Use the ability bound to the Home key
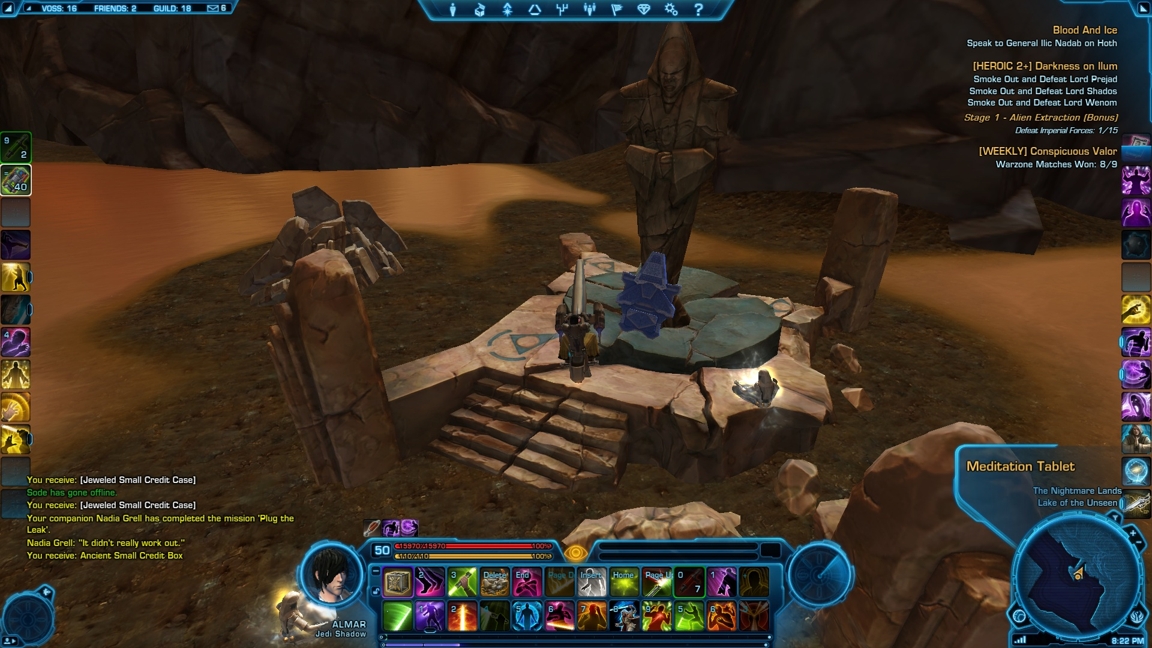Image resolution: width=1152 pixels, height=648 pixels. (x=624, y=582)
